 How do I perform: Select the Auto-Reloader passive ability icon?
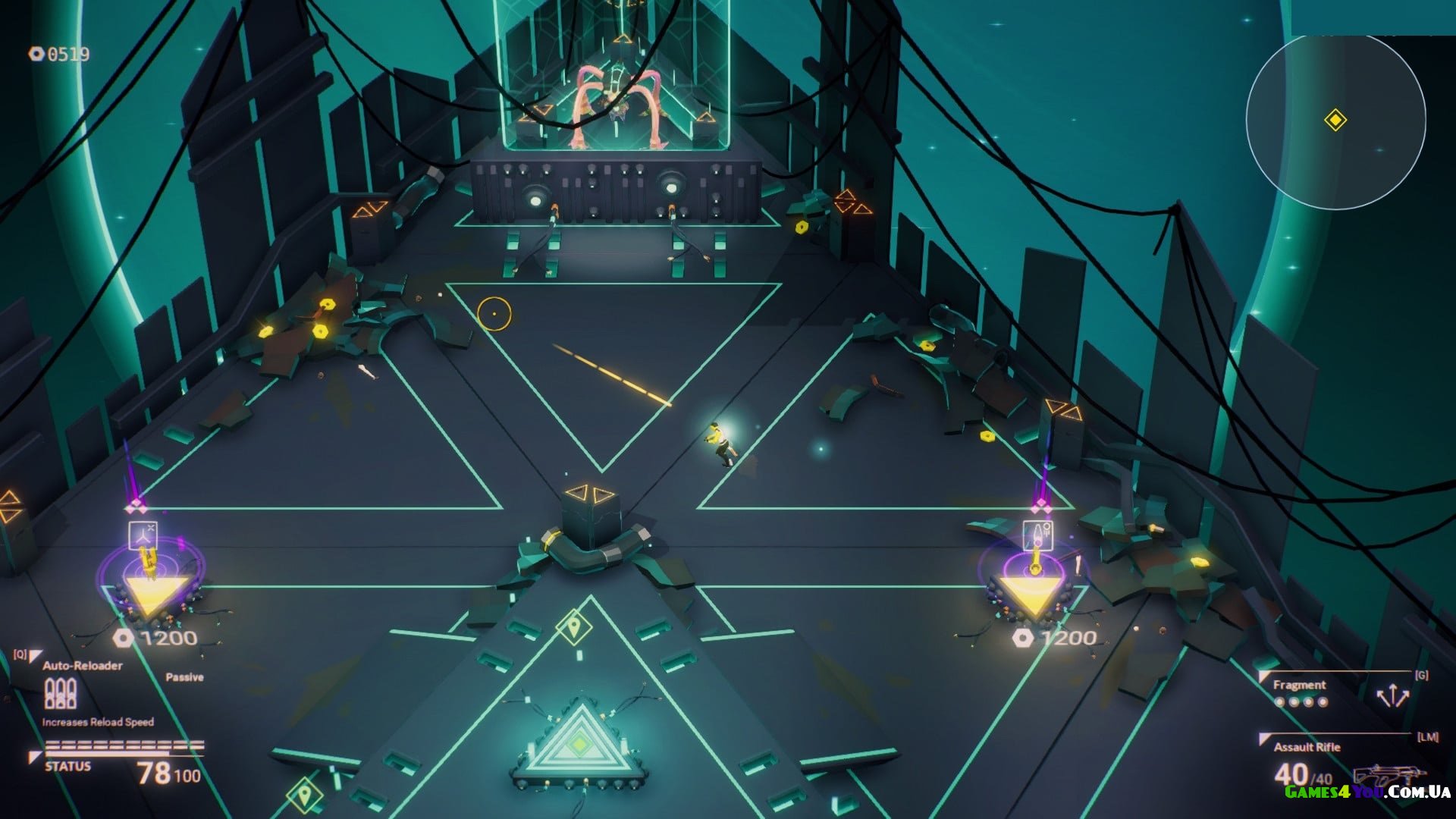[61, 693]
